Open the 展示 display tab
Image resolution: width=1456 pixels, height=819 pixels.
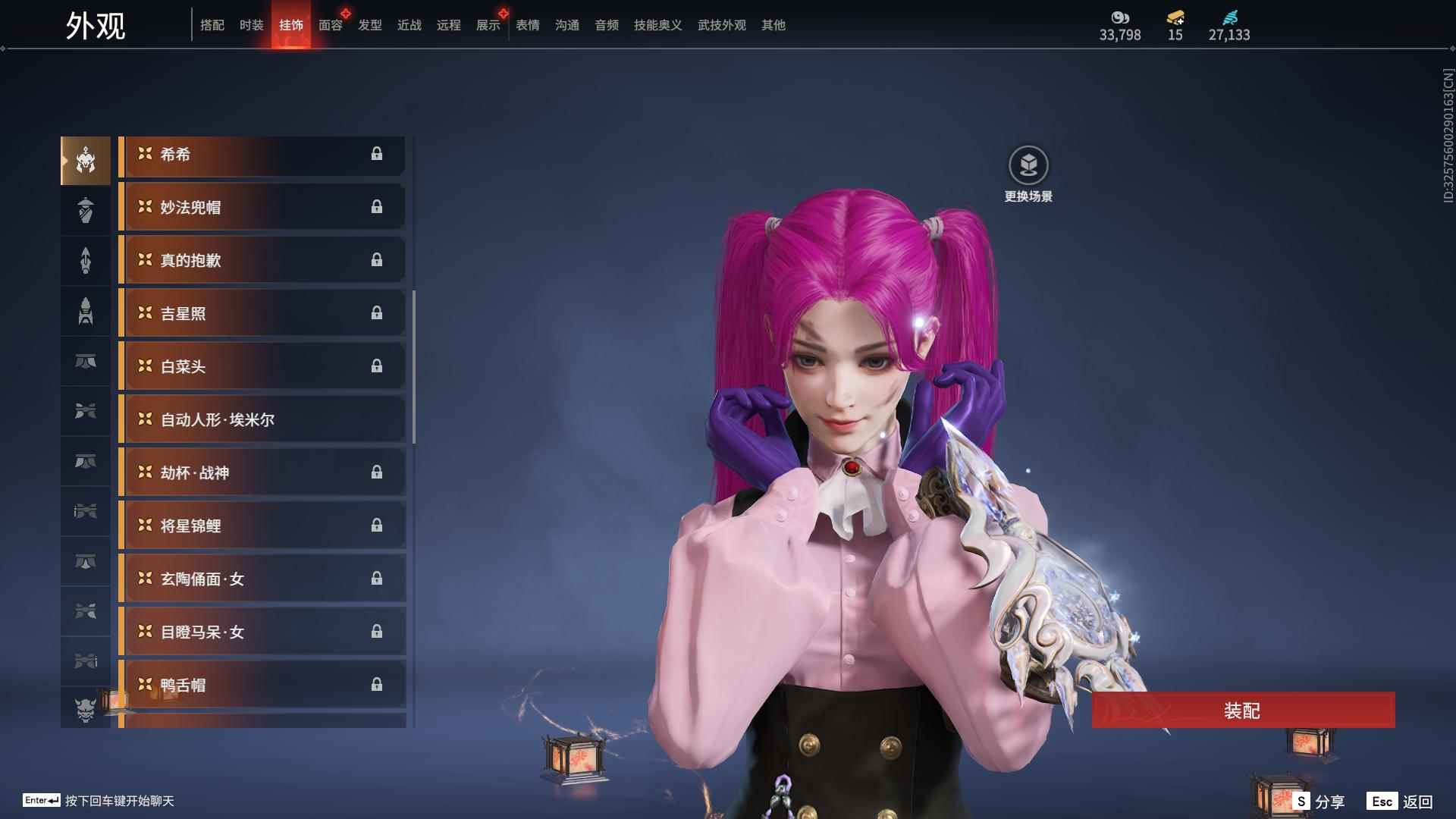tap(488, 25)
